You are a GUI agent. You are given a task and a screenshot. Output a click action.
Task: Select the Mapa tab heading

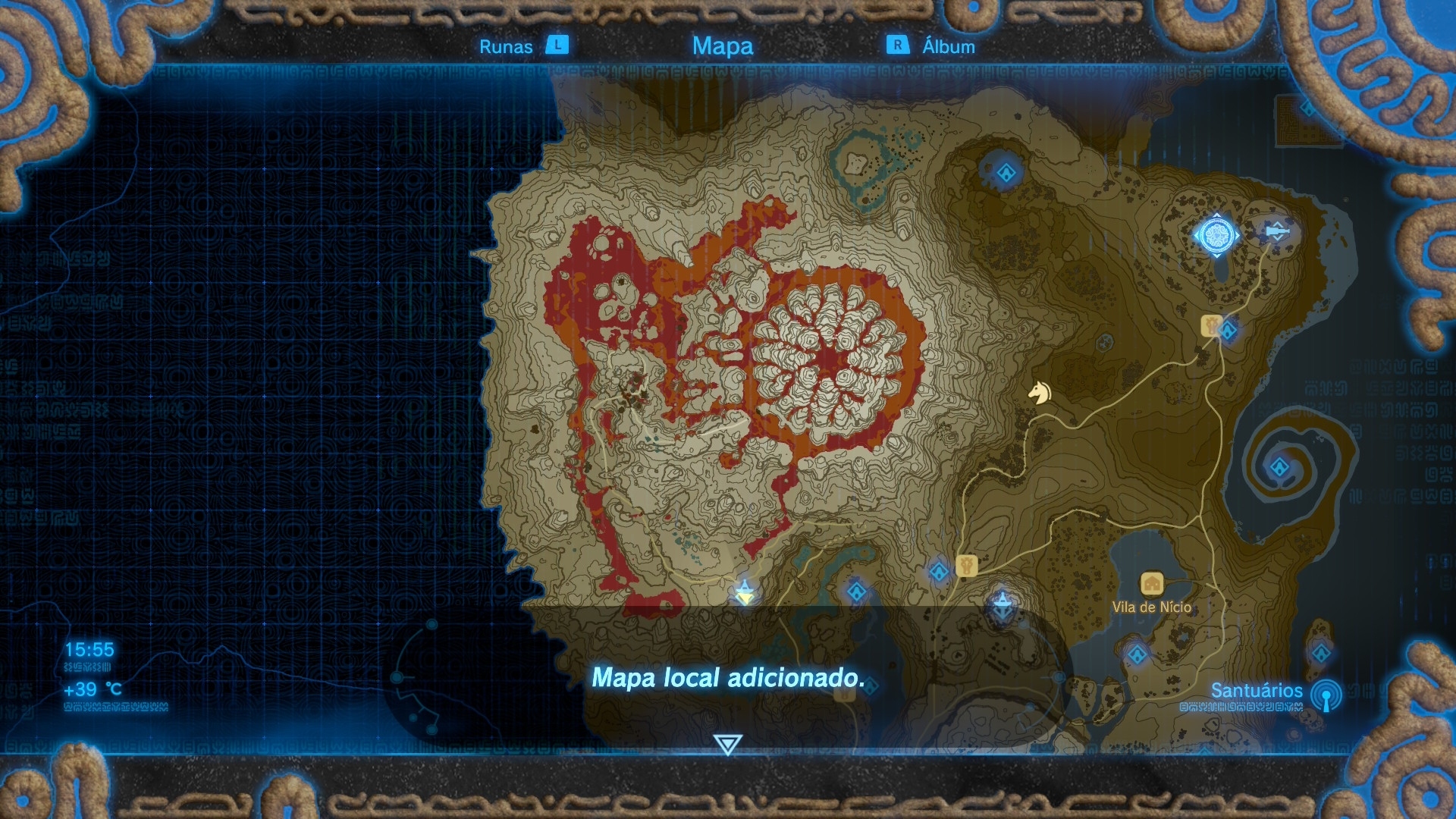[722, 45]
